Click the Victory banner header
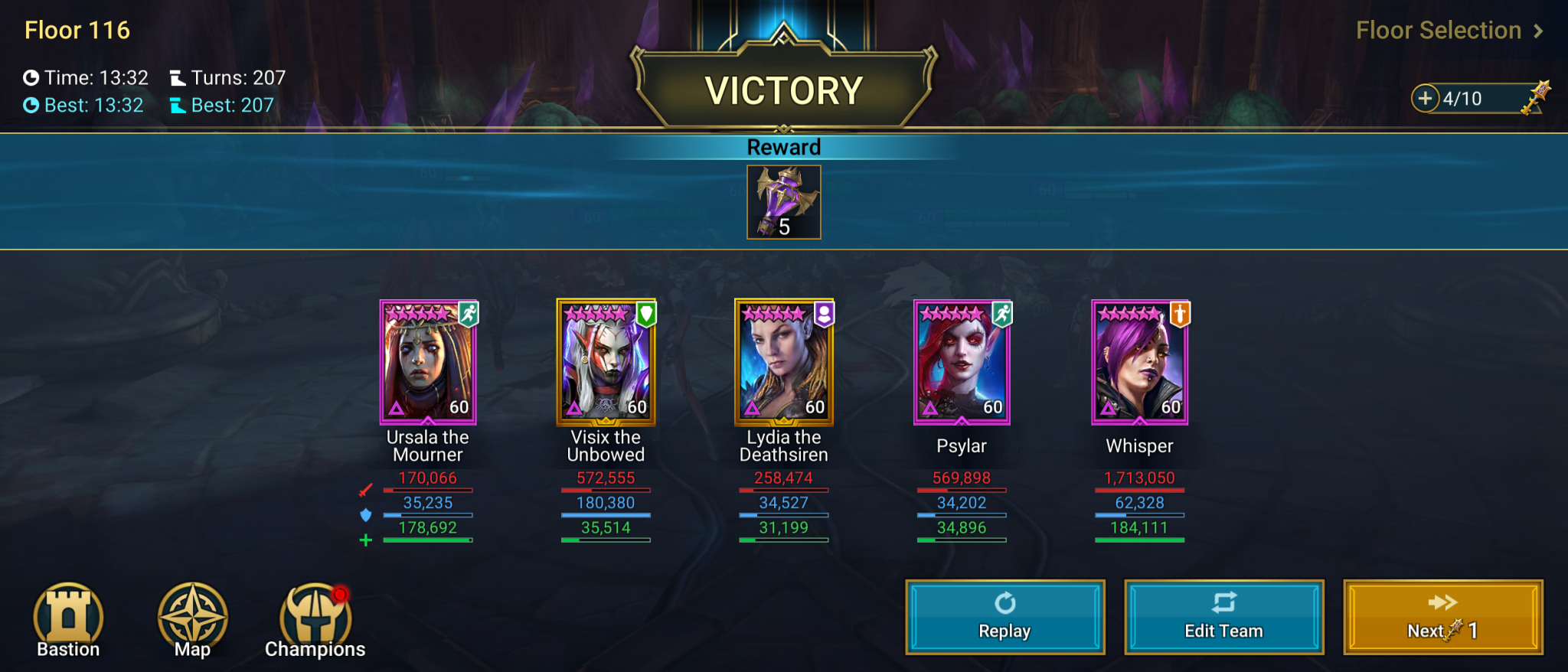Screen dimensions: 1568x672 [783, 90]
